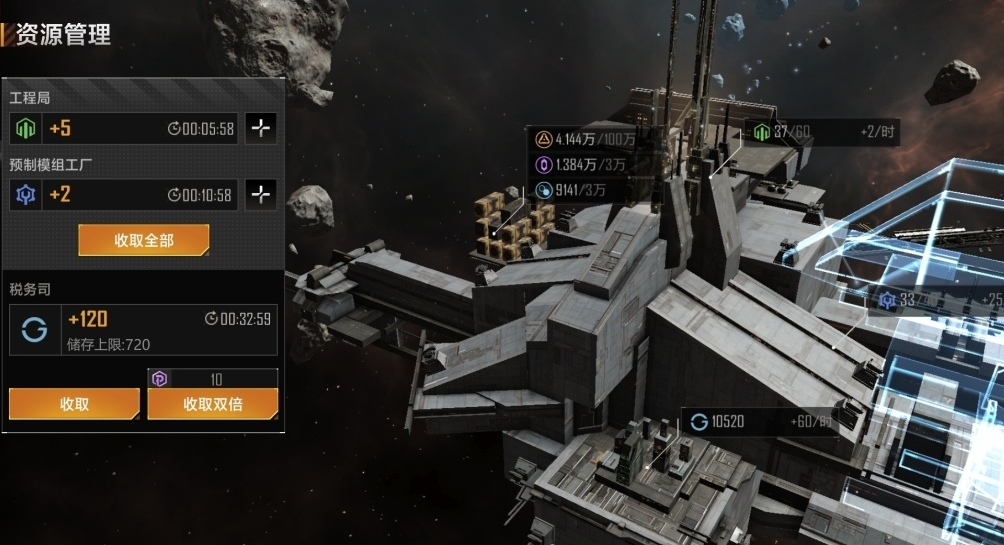This screenshot has width=1004, height=545.
Task: Collect all resources with 收取全部 button
Action: click(x=144, y=240)
